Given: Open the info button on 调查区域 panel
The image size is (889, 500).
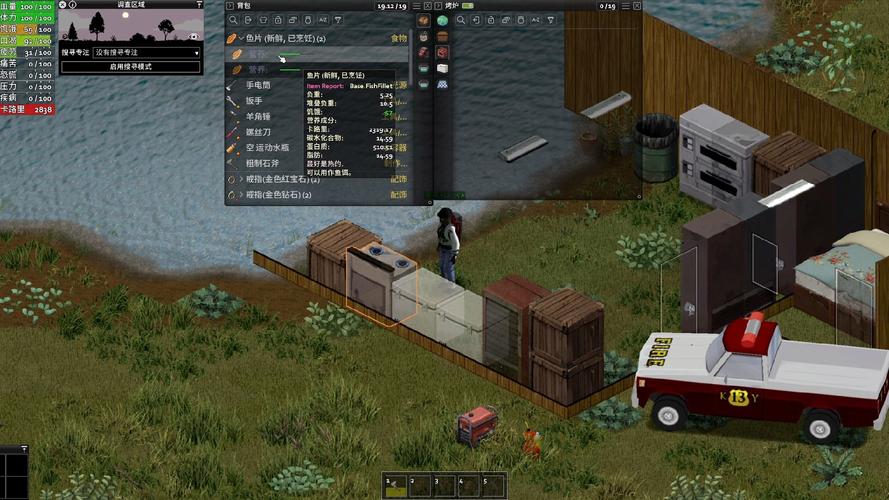Looking at the screenshot, I should [74, 5].
